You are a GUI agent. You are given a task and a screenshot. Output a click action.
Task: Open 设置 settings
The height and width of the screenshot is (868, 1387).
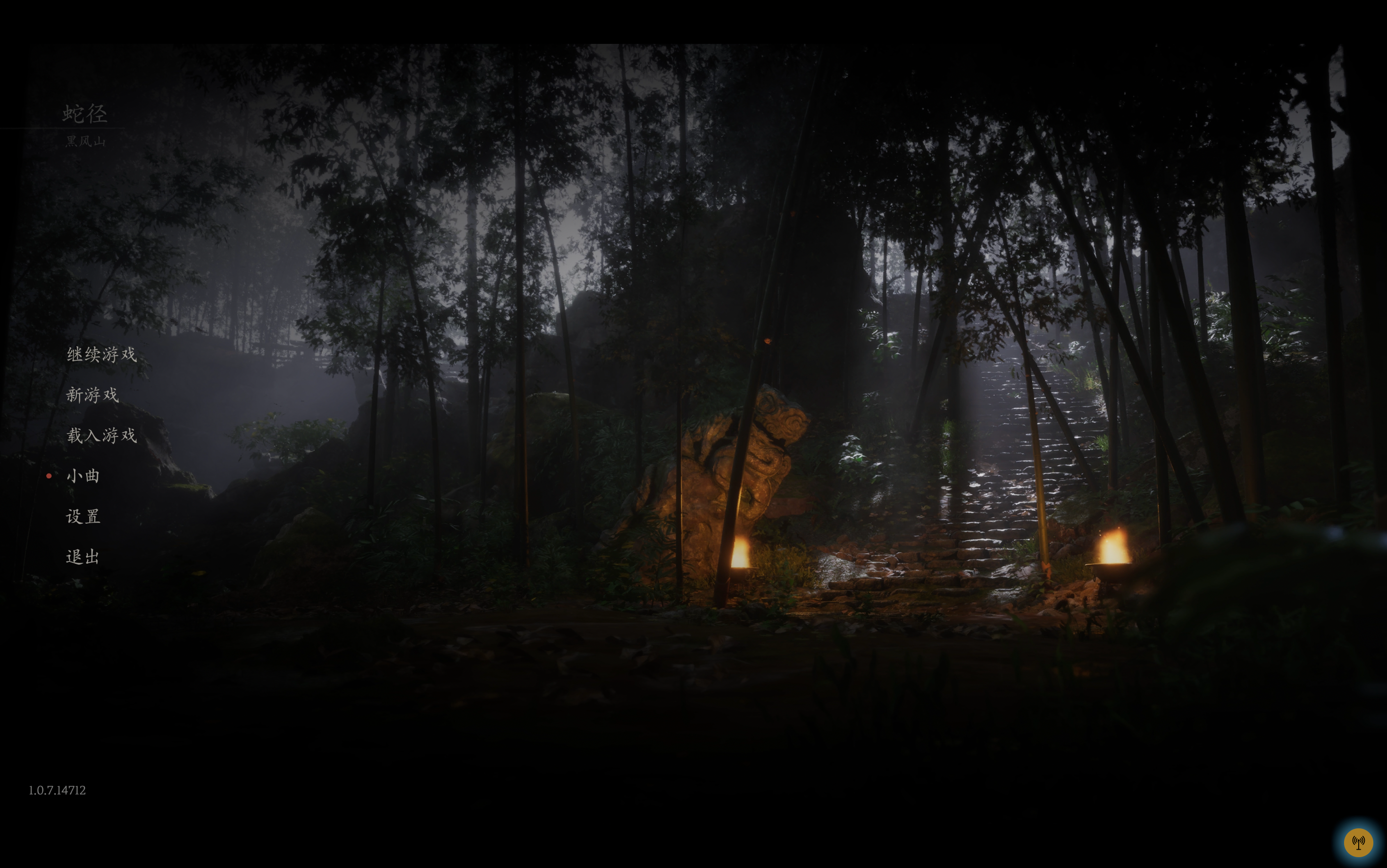click(x=83, y=517)
